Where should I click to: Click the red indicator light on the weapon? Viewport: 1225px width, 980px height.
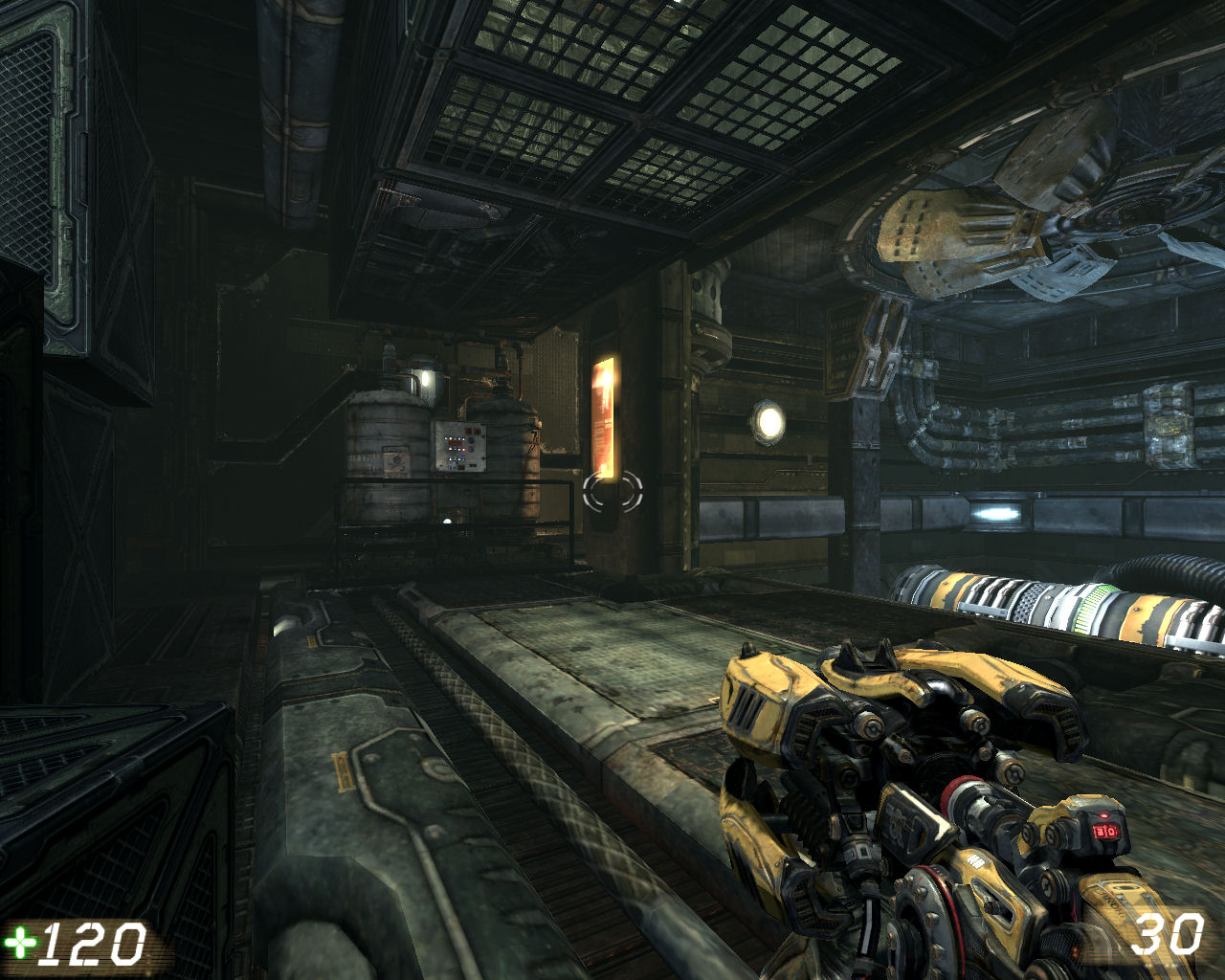coord(1103,815)
